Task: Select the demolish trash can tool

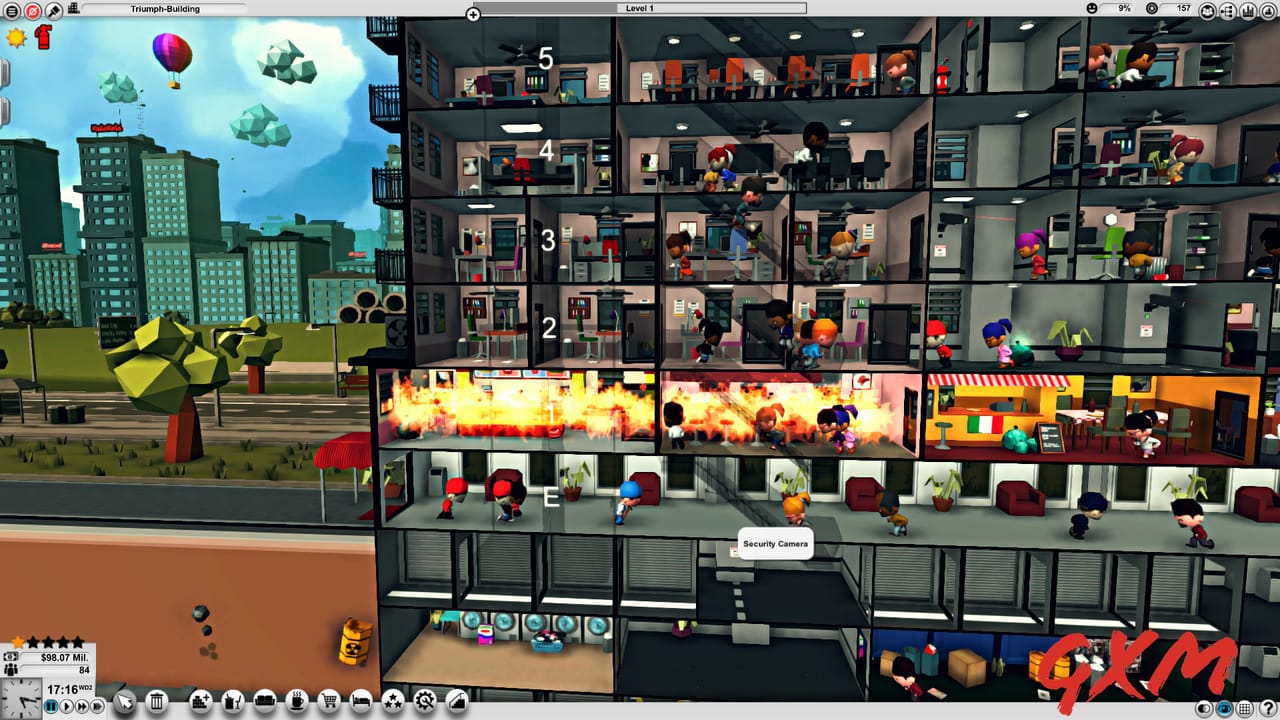Action: click(157, 702)
